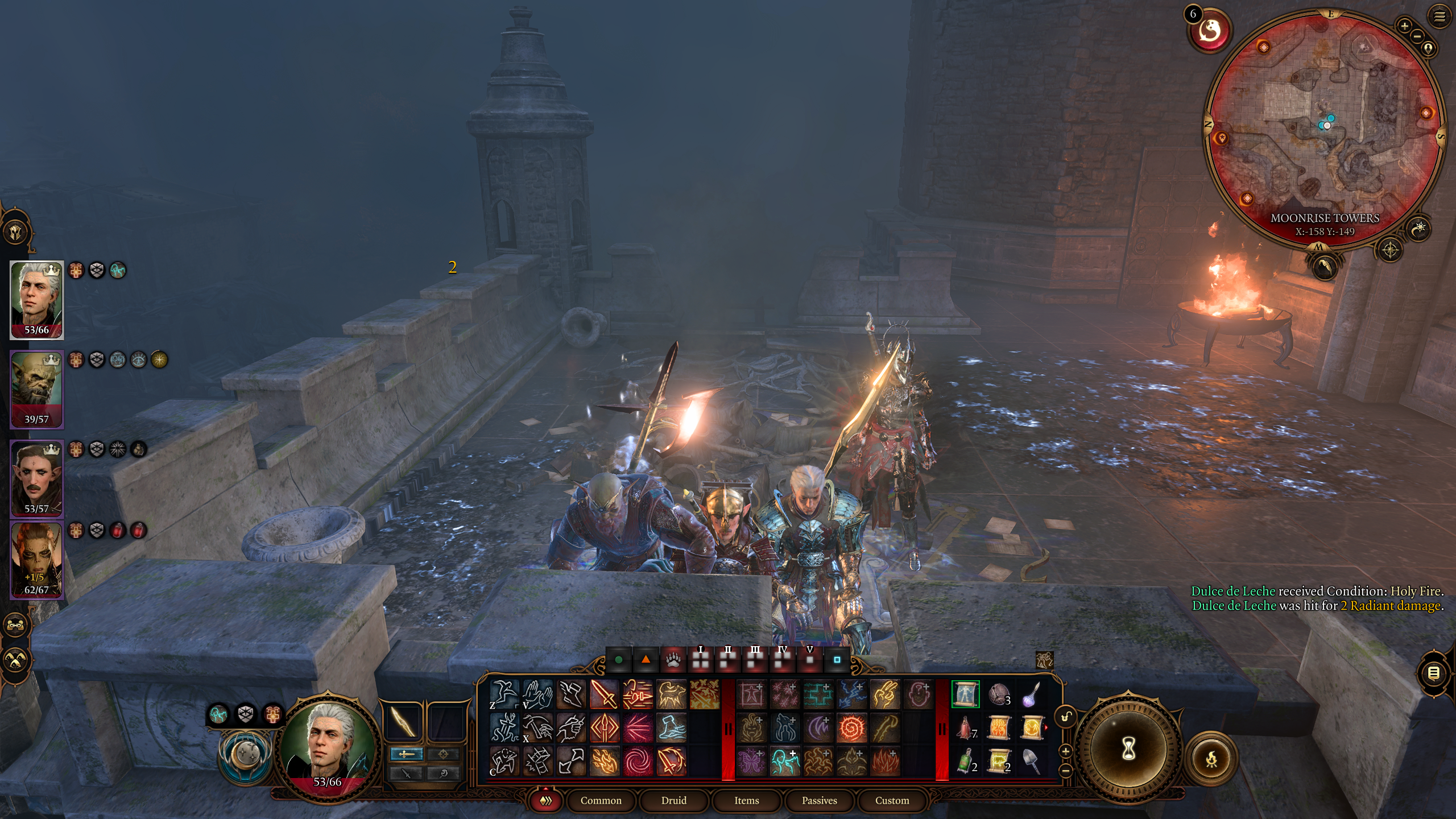1456x819 pixels.
Task: Open the game menu at top right
Action: 1439,16
